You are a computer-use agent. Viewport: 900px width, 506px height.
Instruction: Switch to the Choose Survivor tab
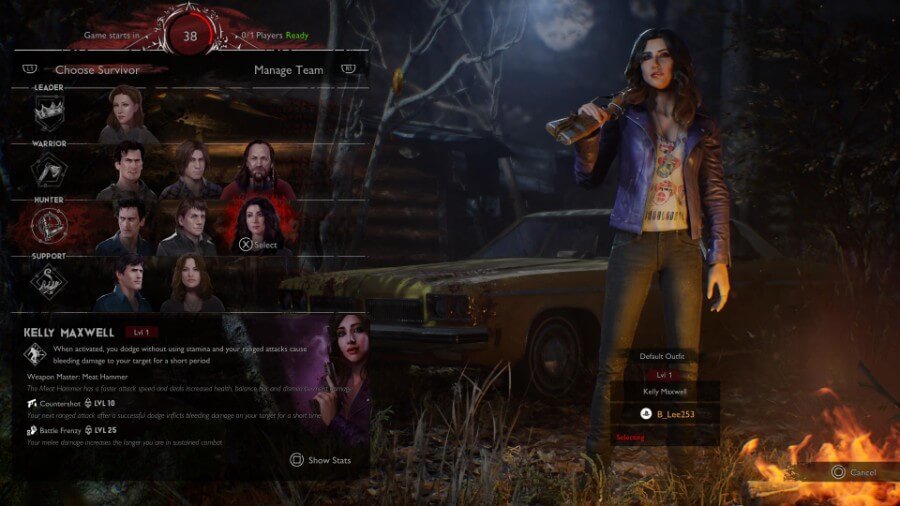pos(97,70)
